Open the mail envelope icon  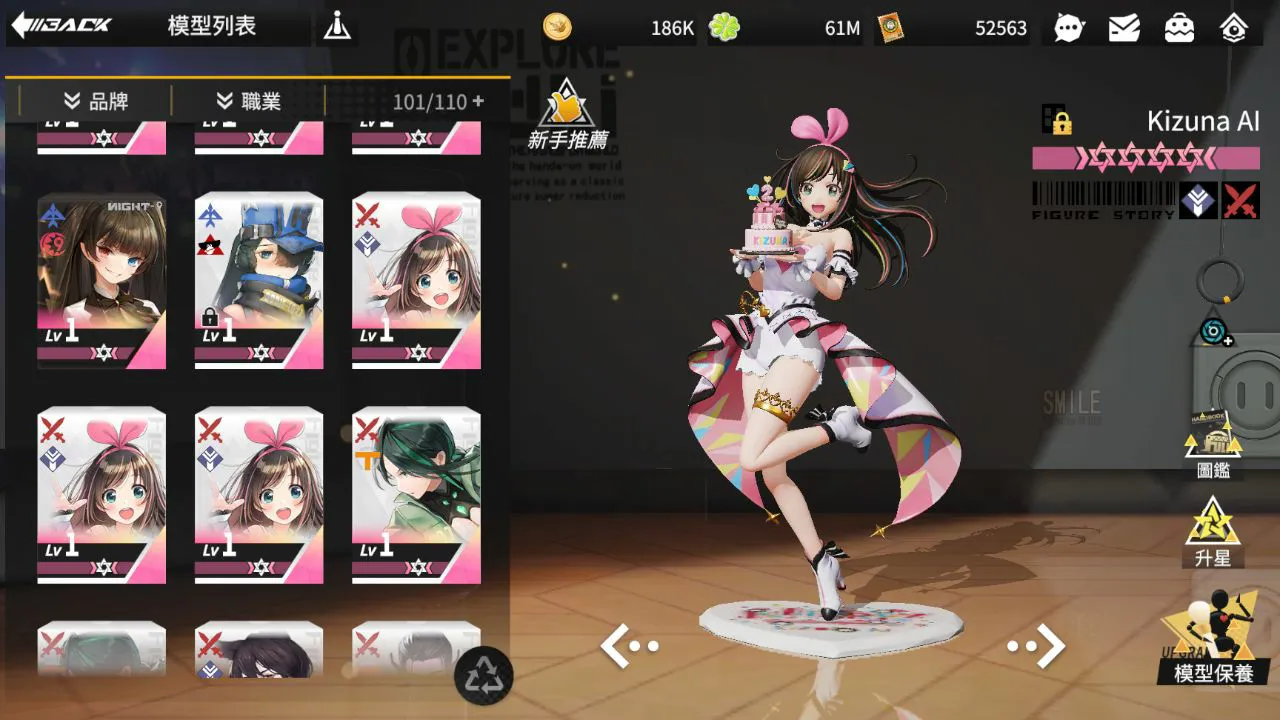click(1124, 29)
